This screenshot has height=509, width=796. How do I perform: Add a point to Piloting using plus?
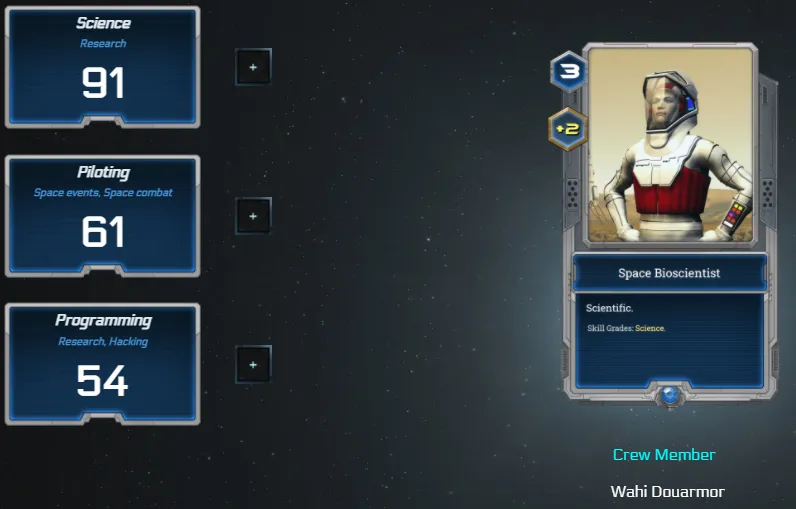click(x=253, y=215)
